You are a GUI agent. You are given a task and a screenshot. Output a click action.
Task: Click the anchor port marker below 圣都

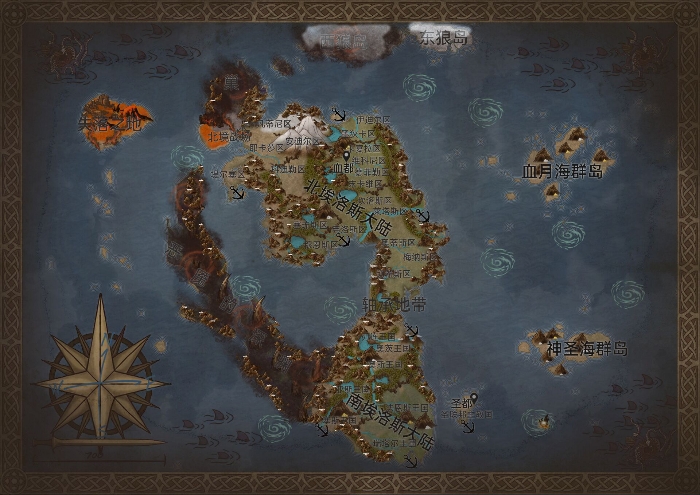[x=467, y=424]
